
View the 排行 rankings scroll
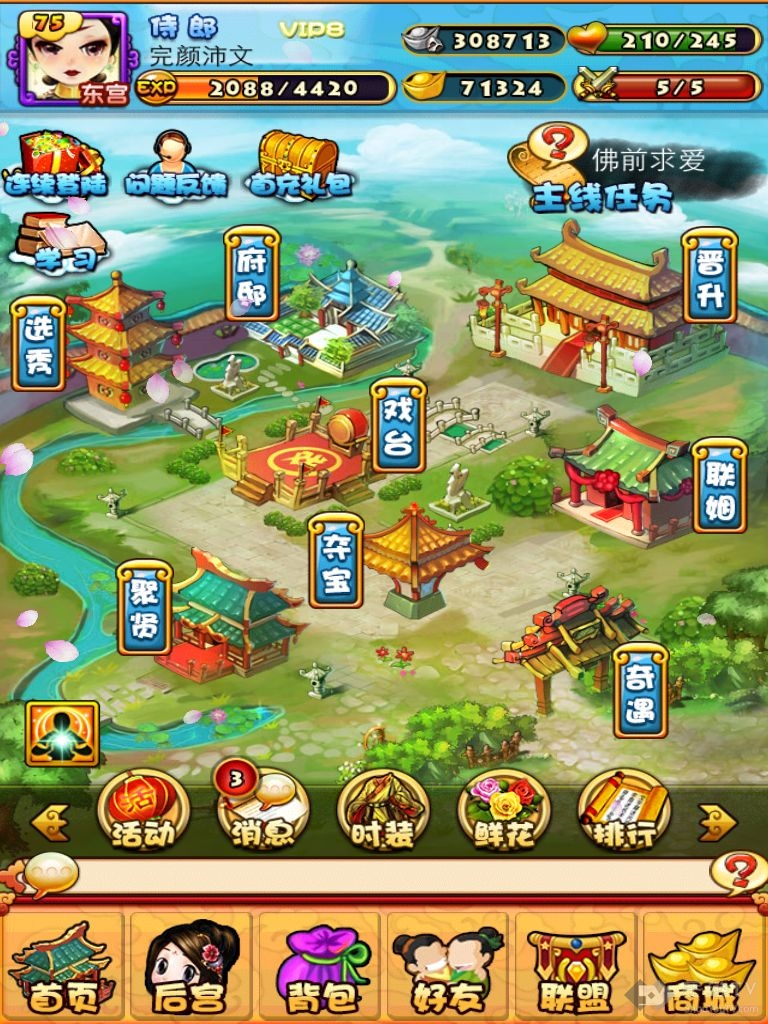click(x=624, y=811)
